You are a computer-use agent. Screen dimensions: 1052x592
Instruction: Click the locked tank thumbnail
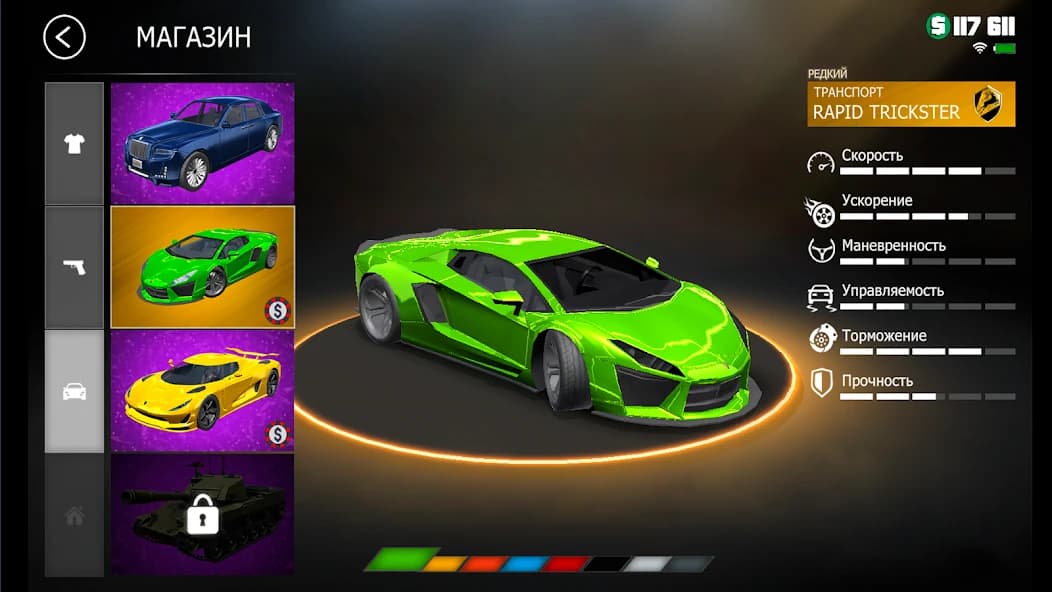(x=202, y=515)
